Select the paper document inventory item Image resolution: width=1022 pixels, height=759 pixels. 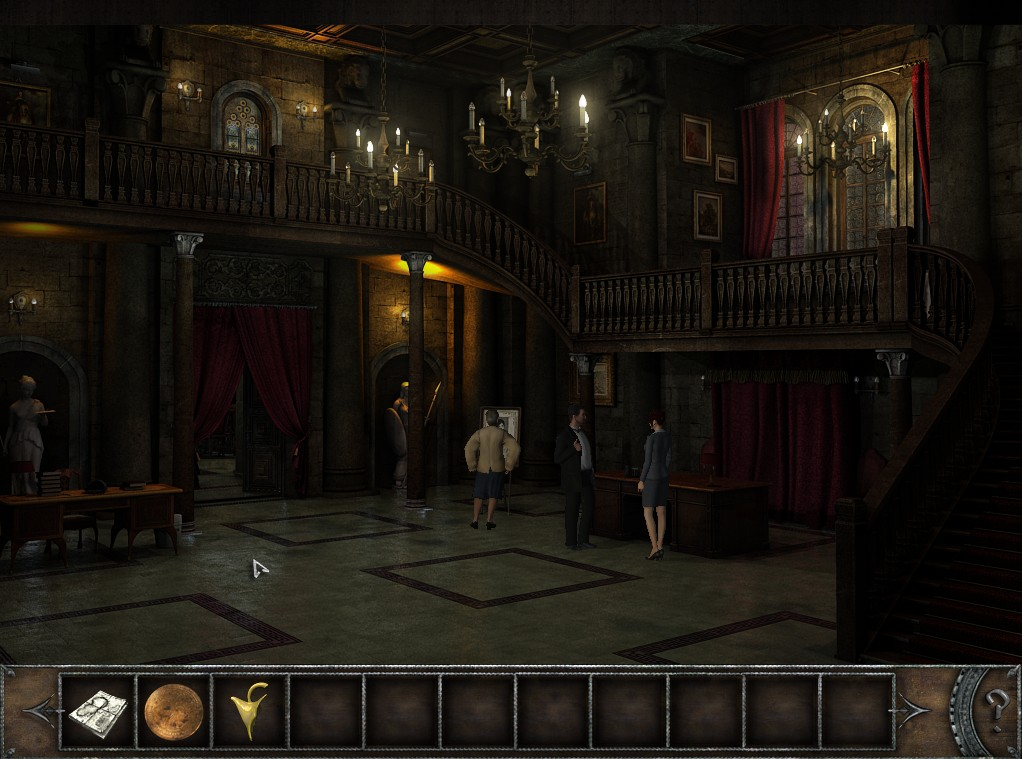[98, 711]
